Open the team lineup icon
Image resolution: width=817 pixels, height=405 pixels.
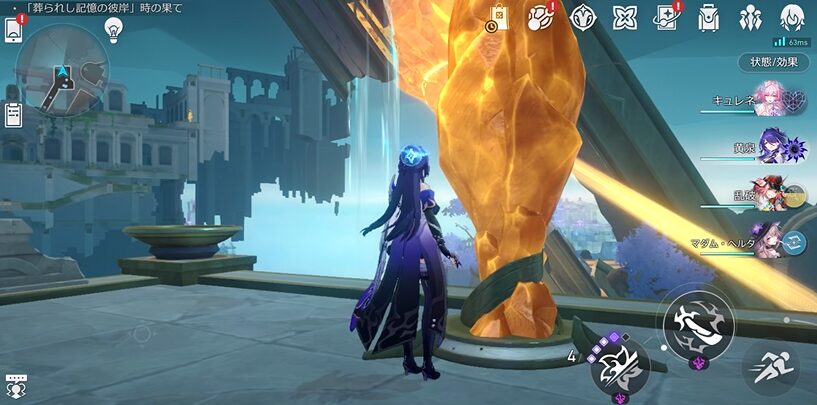pyautogui.click(x=751, y=17)
